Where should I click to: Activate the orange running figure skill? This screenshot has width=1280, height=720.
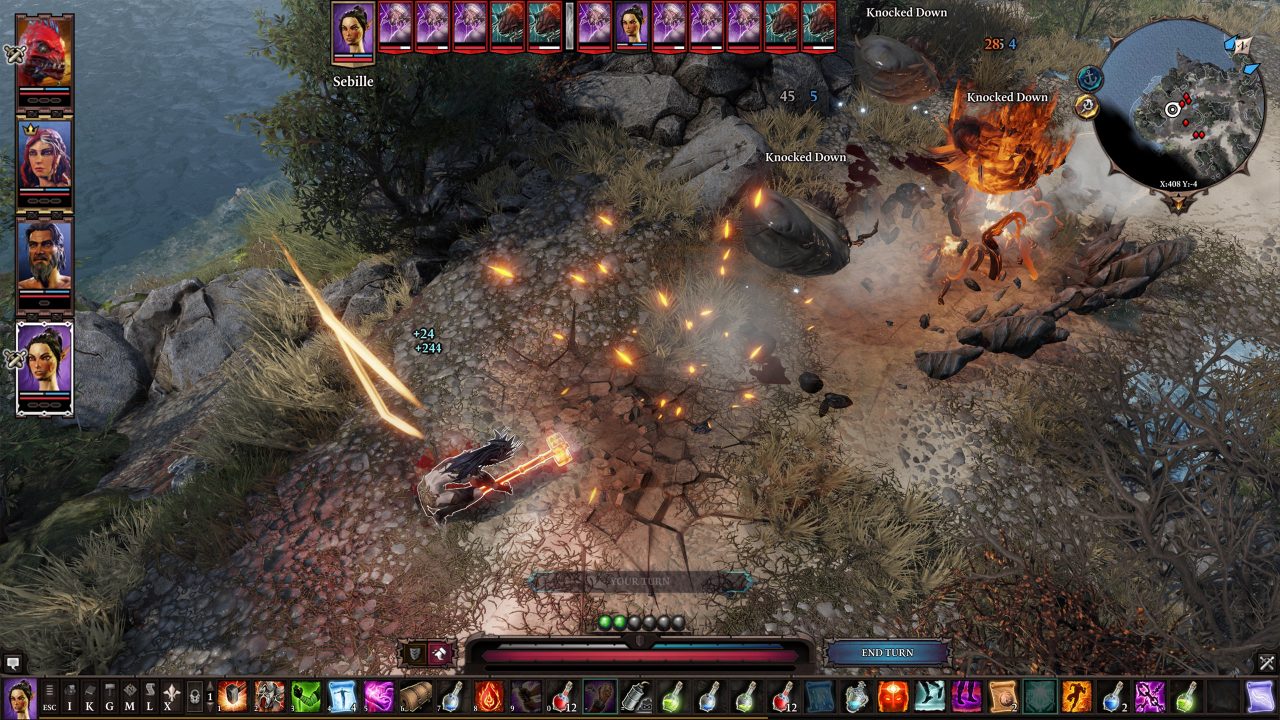[x=1077, y=696]
